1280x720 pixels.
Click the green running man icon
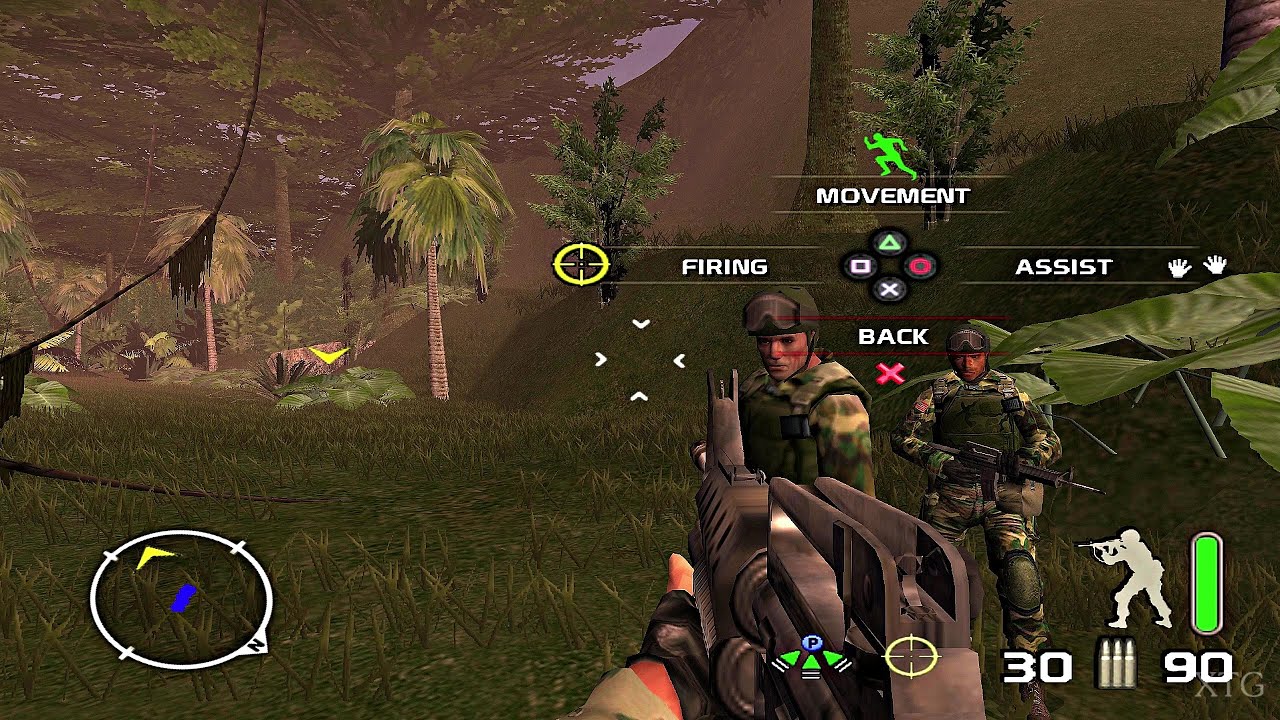coord(890,155)
